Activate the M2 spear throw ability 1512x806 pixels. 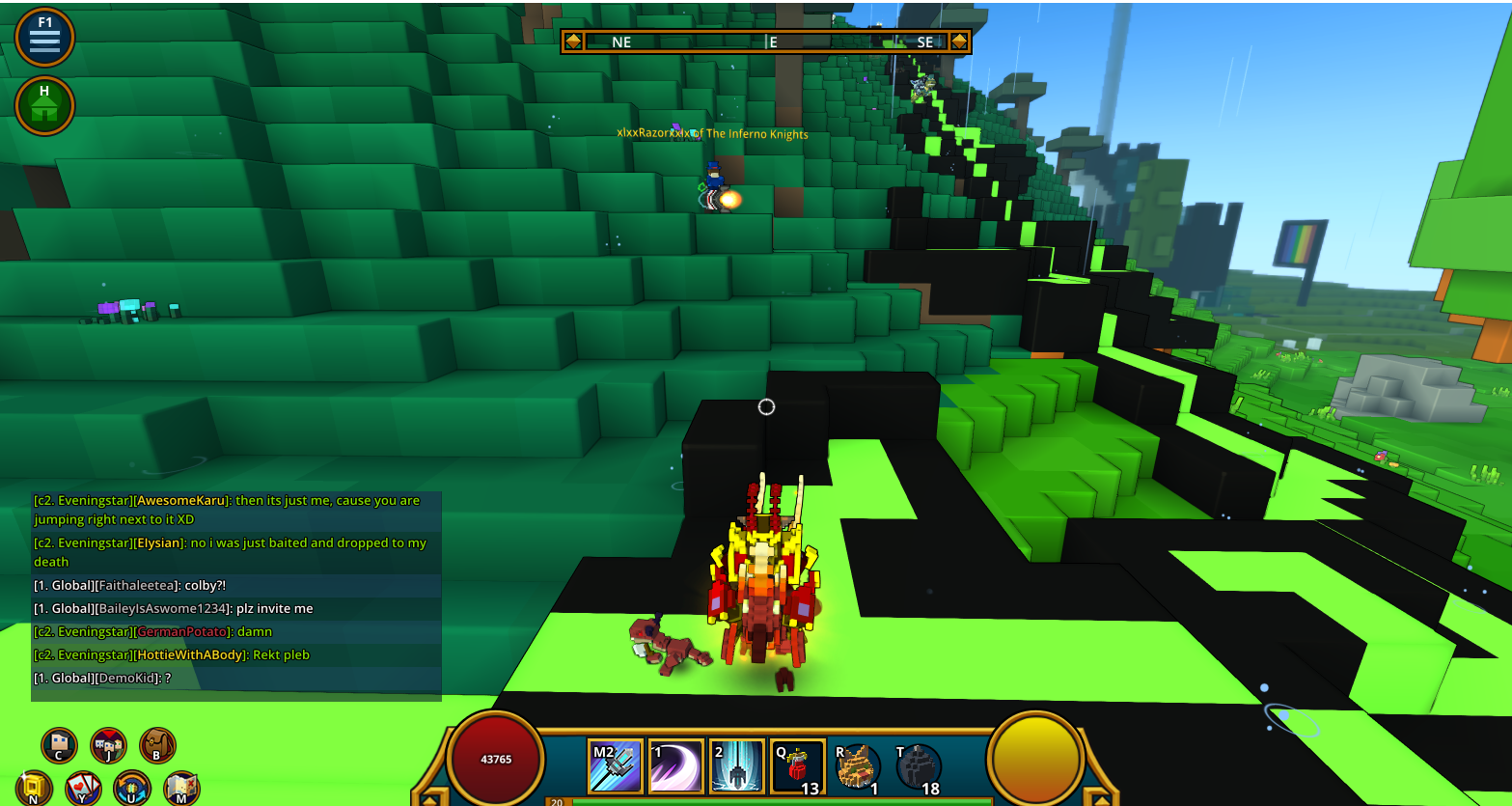click(616, 766)
